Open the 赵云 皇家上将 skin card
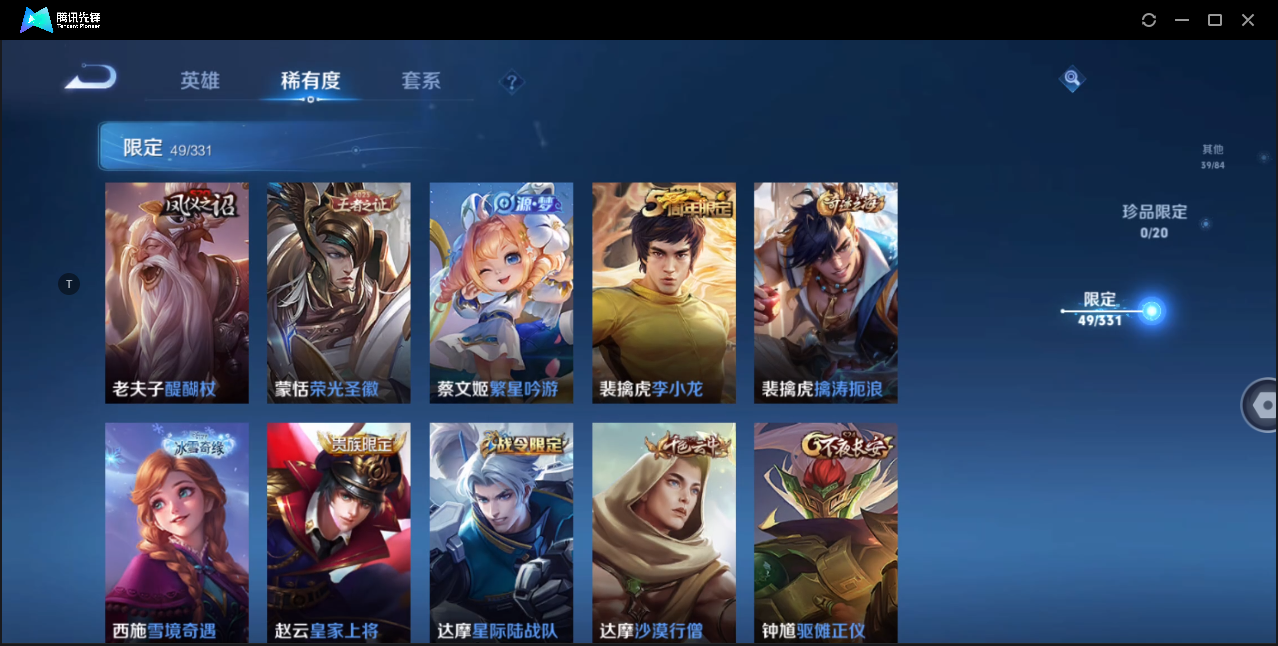The width and height of the screenshot is (1278, 646). pos(339,532)
